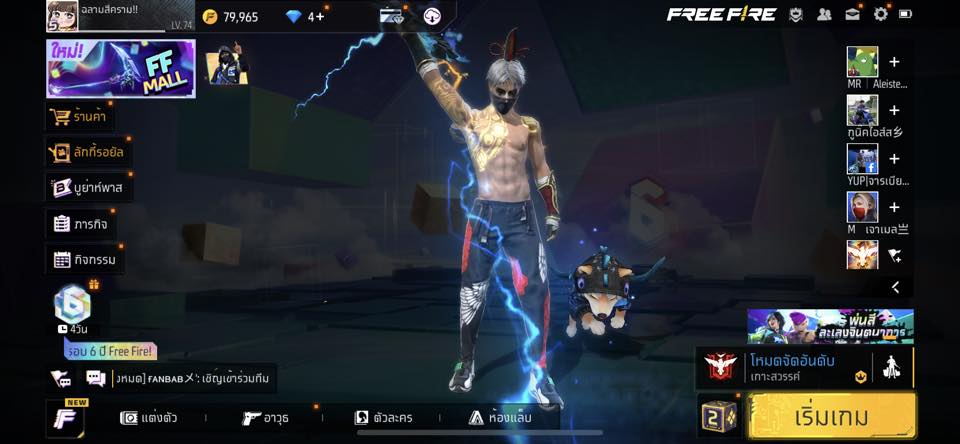The image size is (960, 444).
Task: Open the friends list icon
Action: (x=824, y=14)
